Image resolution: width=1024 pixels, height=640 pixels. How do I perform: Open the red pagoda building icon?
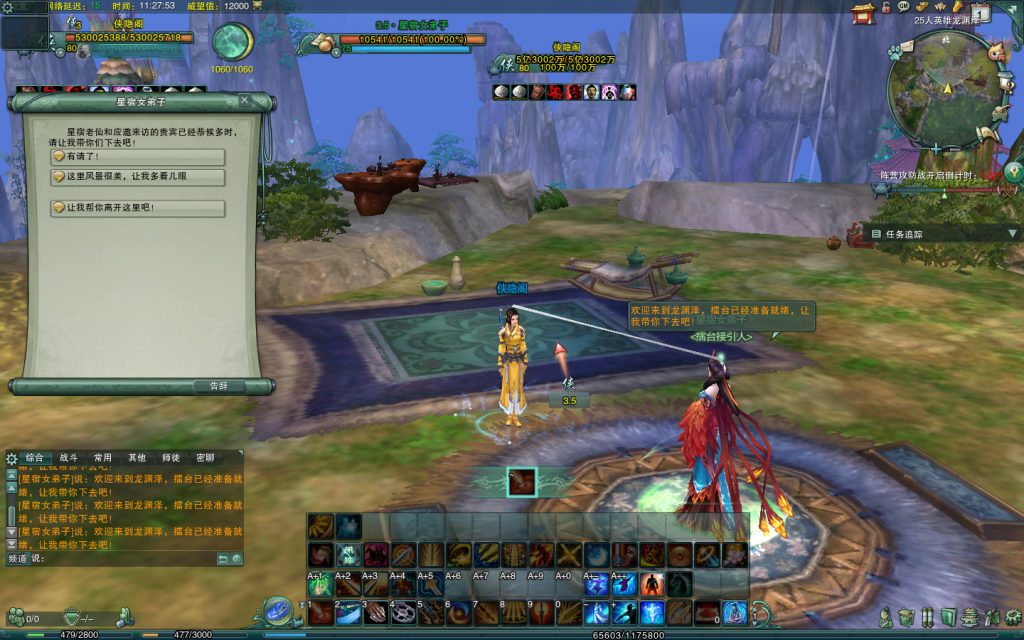point(862,12)
